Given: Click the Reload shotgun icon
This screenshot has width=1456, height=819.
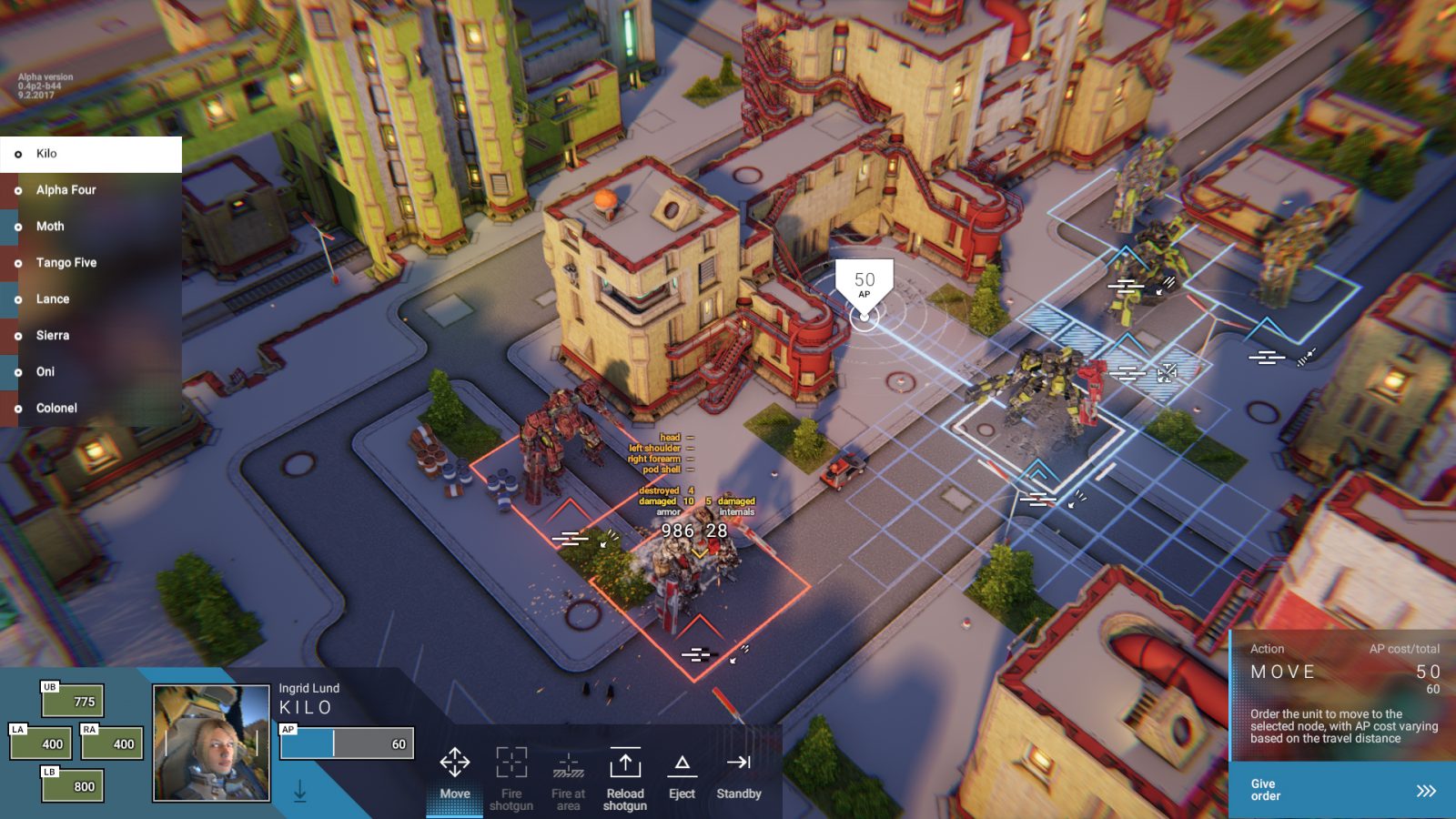Looking at the screenshot, I should pos(626,763).
